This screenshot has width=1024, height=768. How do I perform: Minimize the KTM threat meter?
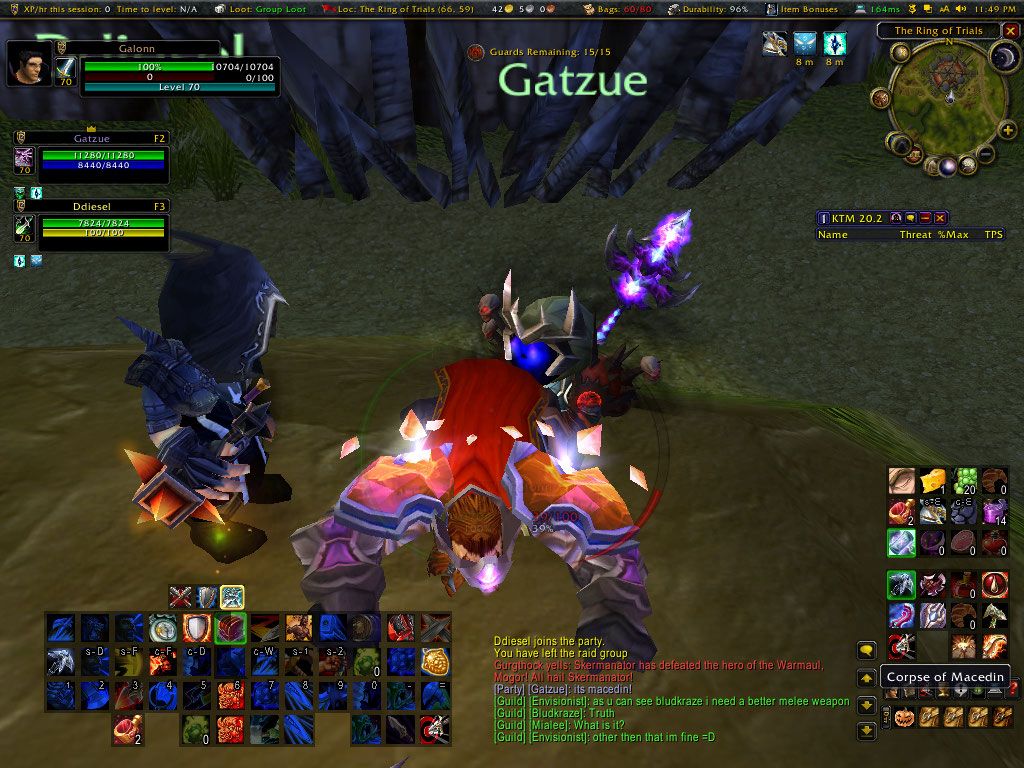[926, 218]
